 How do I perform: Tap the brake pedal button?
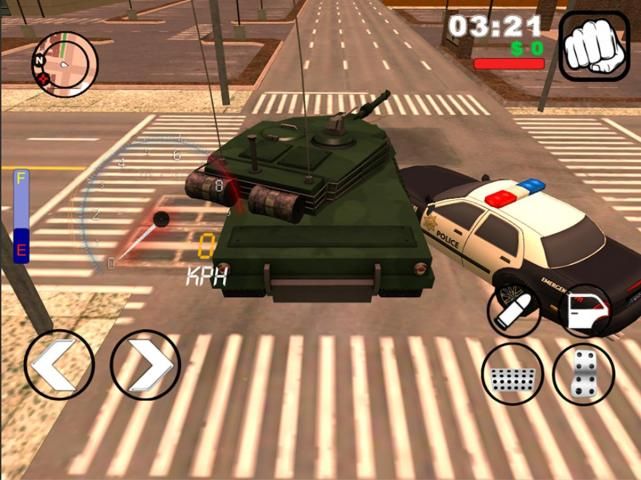click(x=513, y=374)
